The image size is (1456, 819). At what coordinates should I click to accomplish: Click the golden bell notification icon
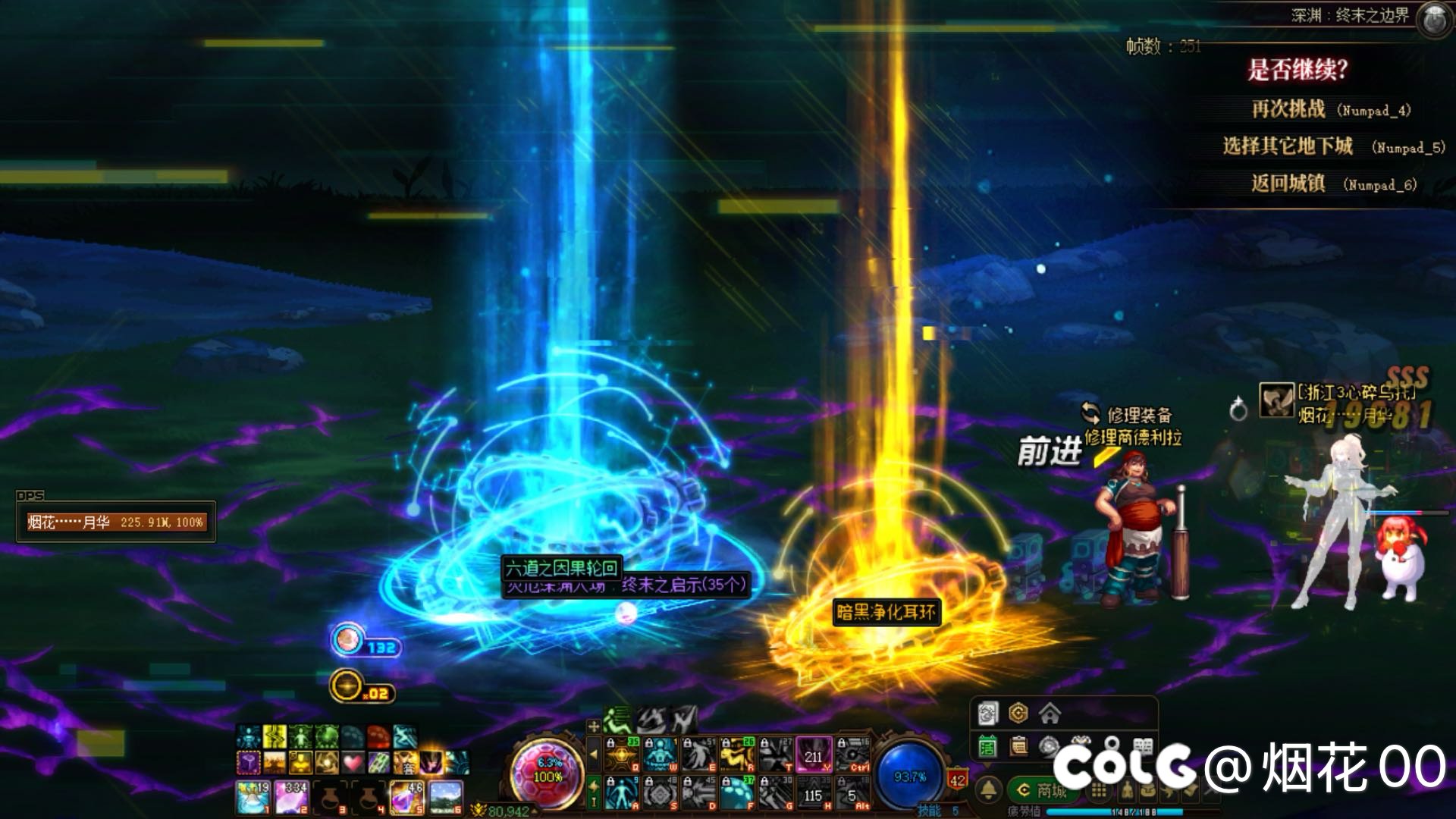(x=988, y=790)
